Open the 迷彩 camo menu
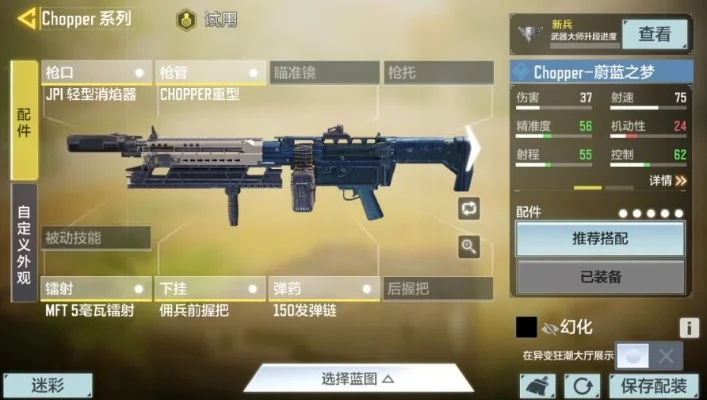707x400 pixels. coord(47,385)
